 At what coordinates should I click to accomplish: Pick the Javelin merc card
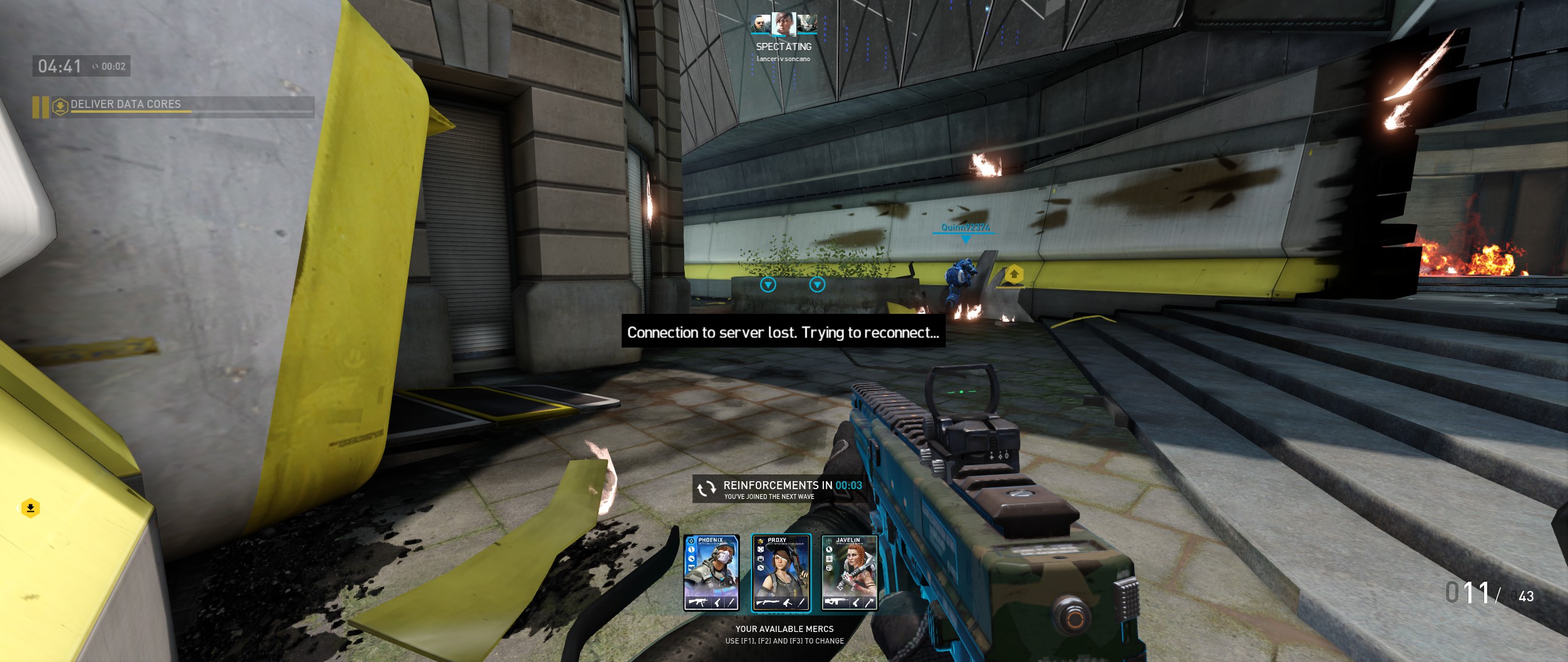pos(850,573)
